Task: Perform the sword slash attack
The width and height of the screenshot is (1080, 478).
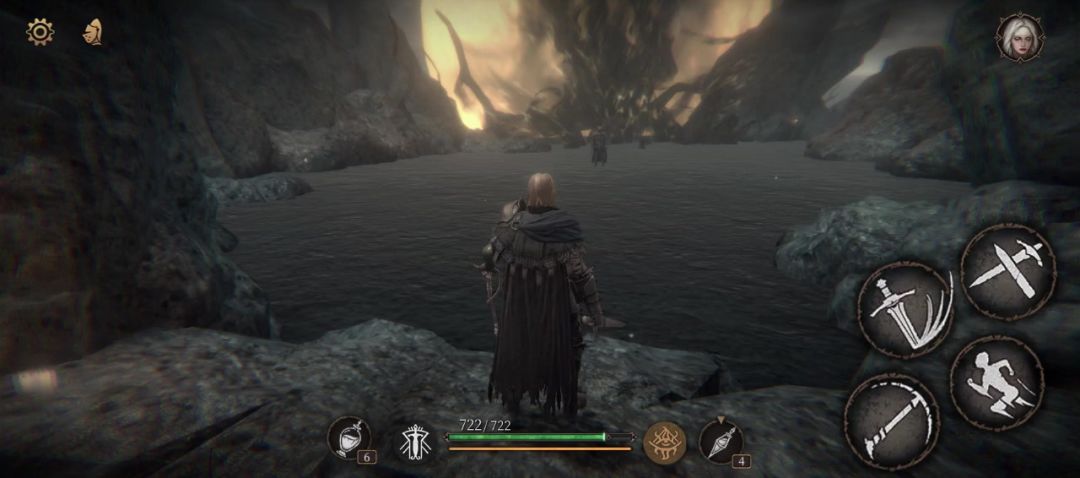Action: pyautogui.click(x=905, y=309)
